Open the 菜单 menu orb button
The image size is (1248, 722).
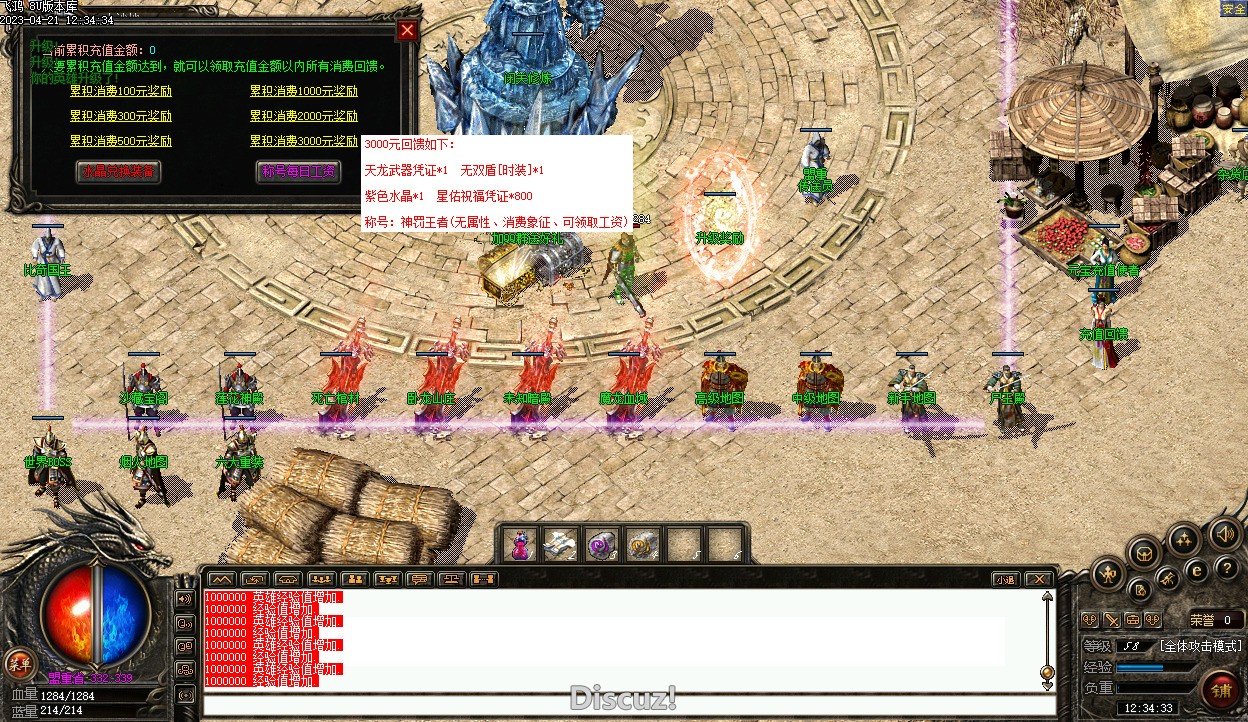19,662
